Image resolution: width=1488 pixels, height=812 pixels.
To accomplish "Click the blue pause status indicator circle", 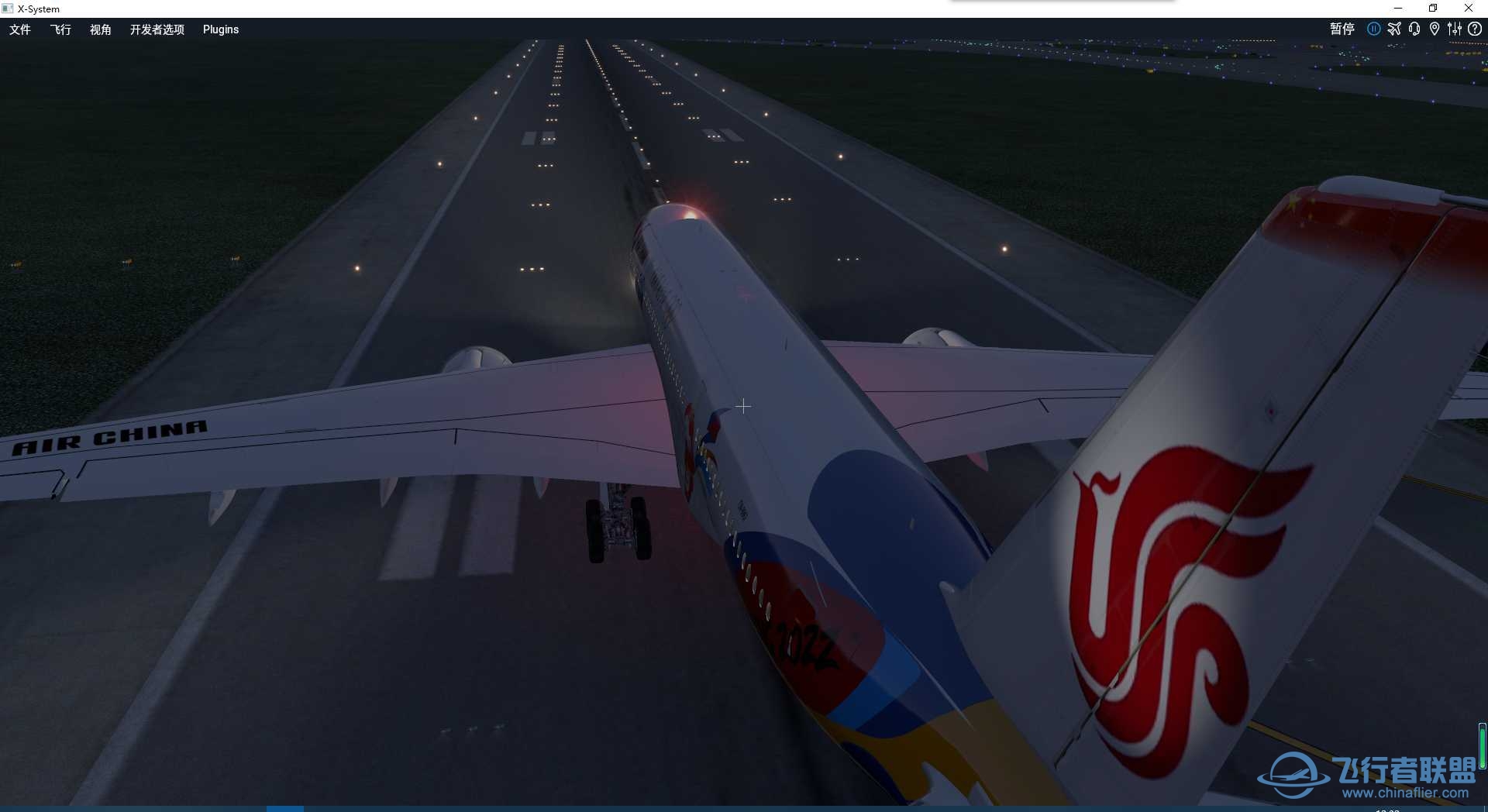I will 1375,29.
